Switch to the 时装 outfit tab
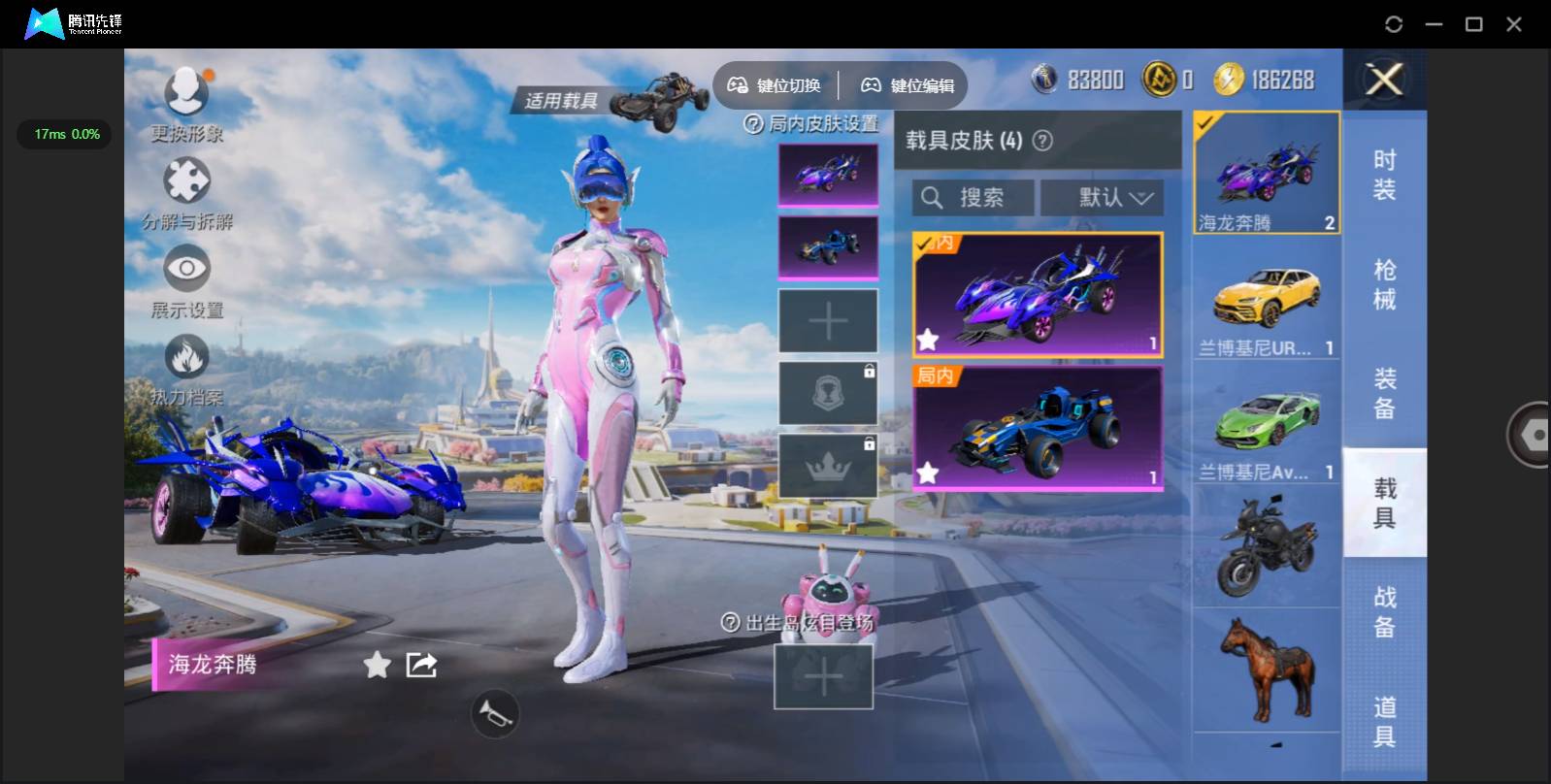This screenshot has height=784, width=1551. coord(1384,175)
